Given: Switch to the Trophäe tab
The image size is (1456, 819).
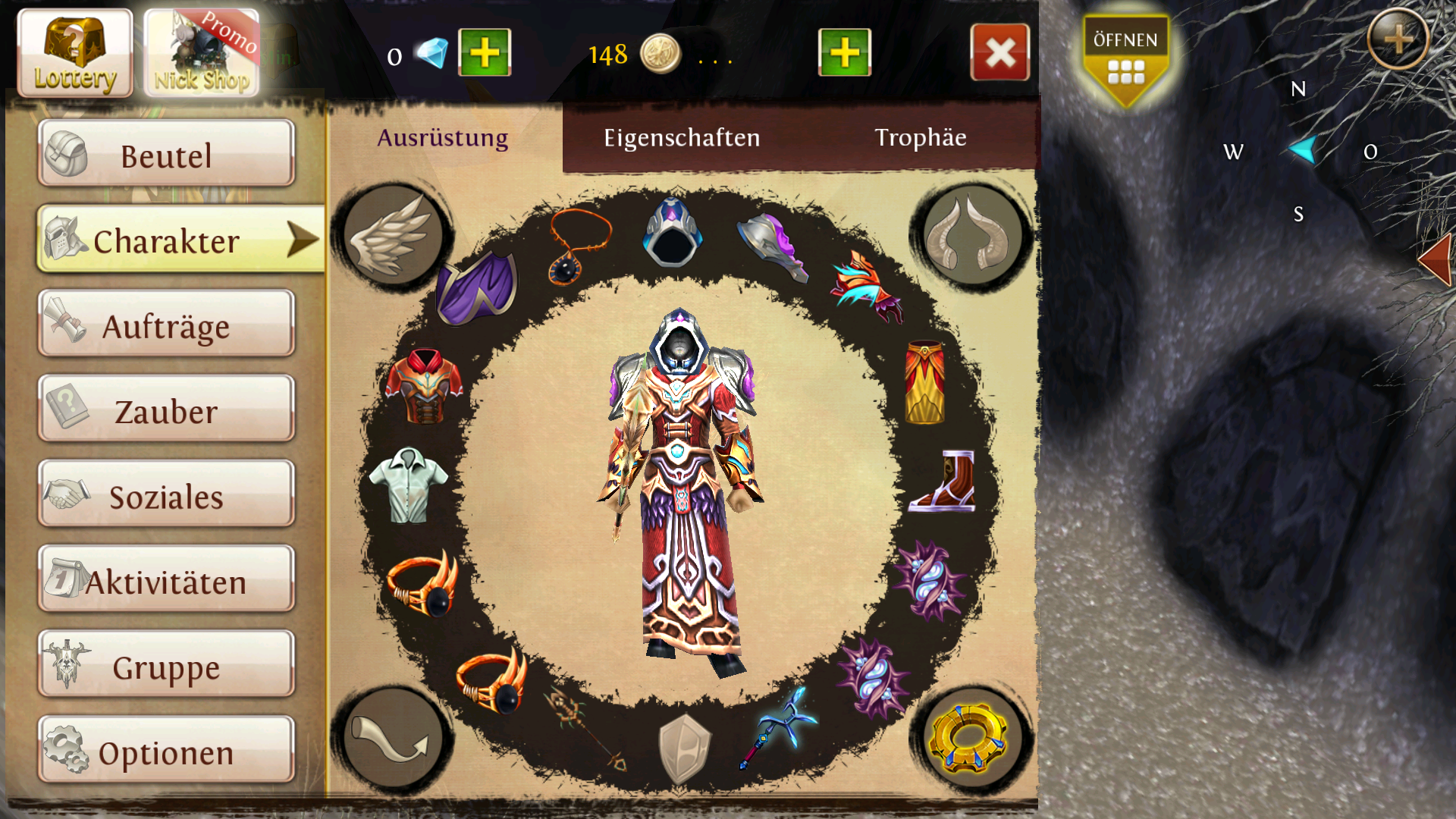Looking at the screenshot, I should point(920,137).
